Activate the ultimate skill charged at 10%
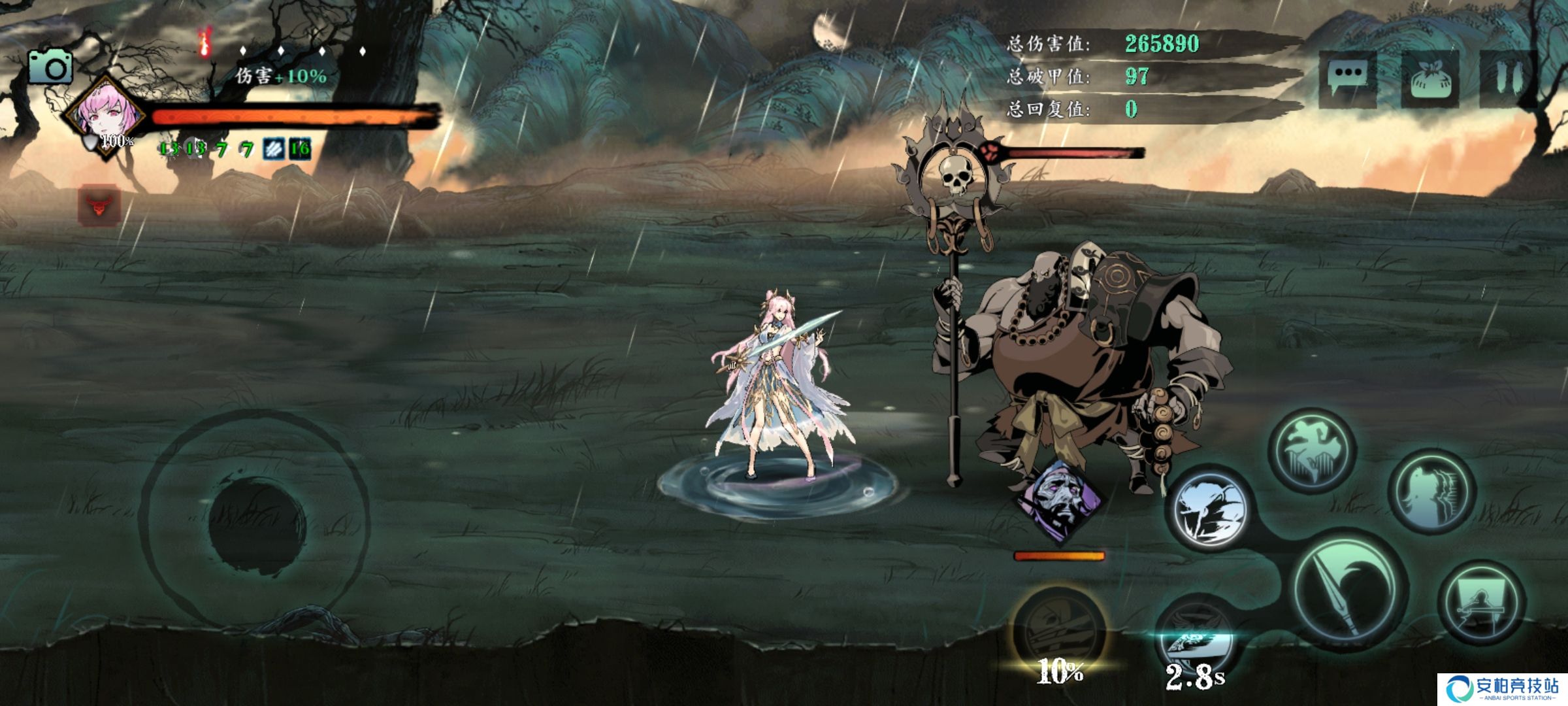1568x706 pixels. (1058, 631)
